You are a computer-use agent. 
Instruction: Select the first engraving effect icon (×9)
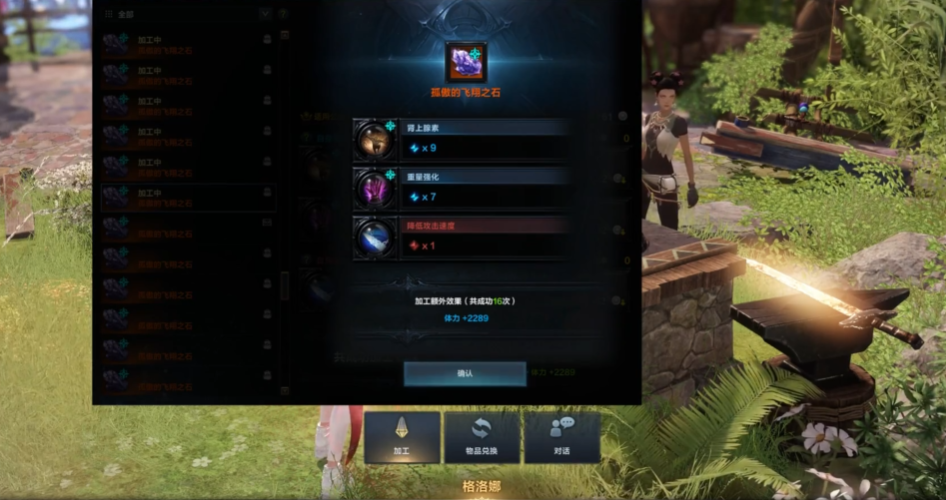pyautogui.click(x=376, y=139)
